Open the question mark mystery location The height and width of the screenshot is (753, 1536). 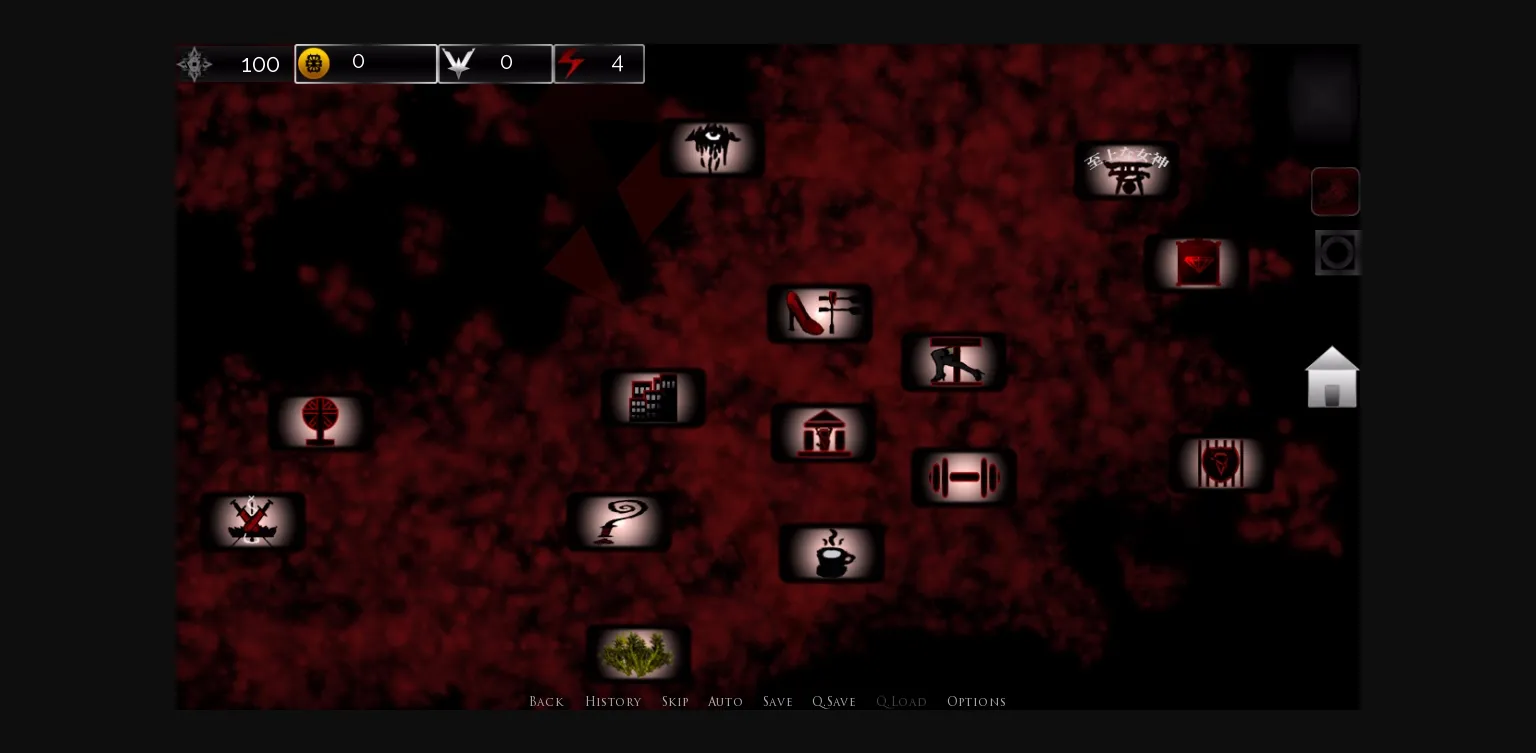coord(618,521)
